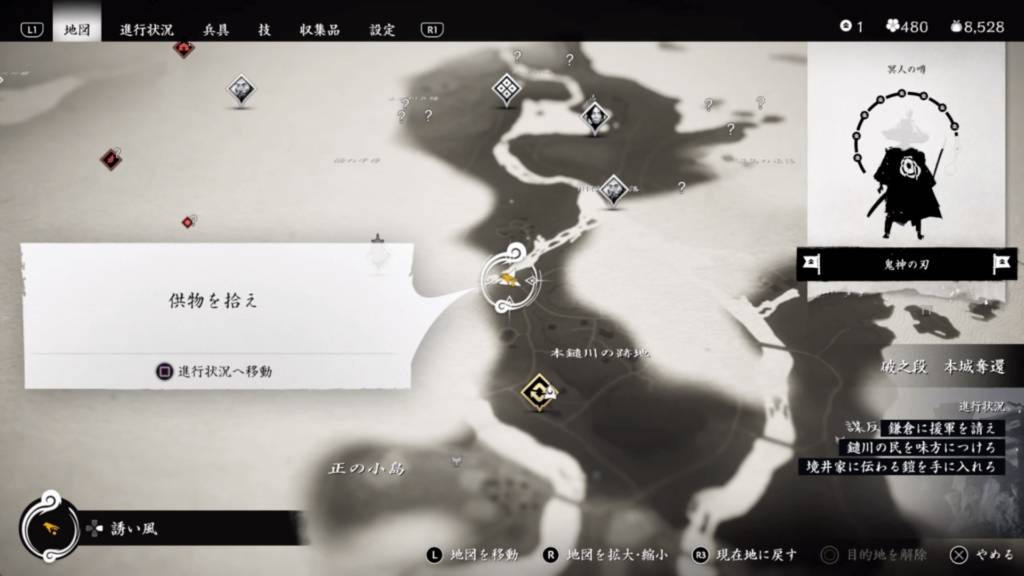This screenshot has width=1024, height=576.
Task: Click the four-square crest diamond marker
Action: (x=507, y=90)
